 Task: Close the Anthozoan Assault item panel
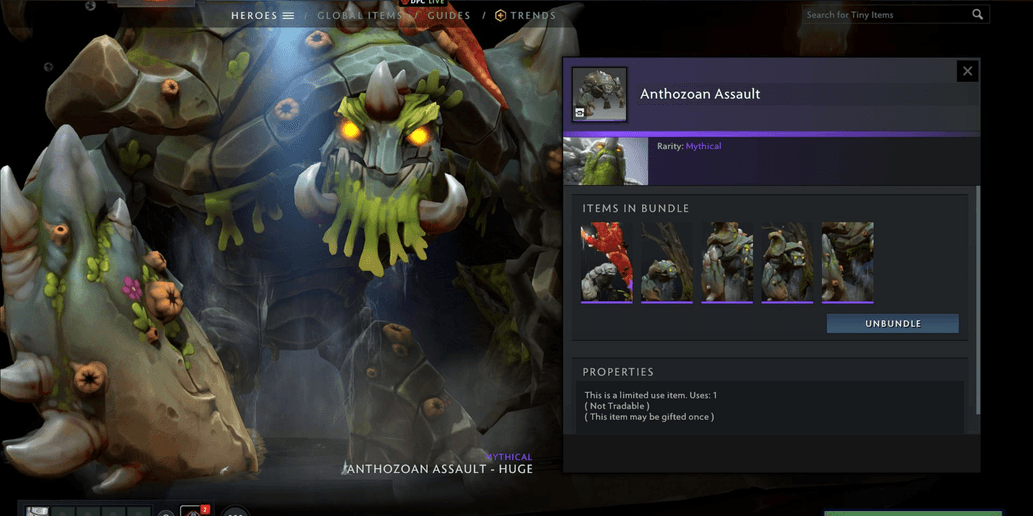[x=966, y=71]
